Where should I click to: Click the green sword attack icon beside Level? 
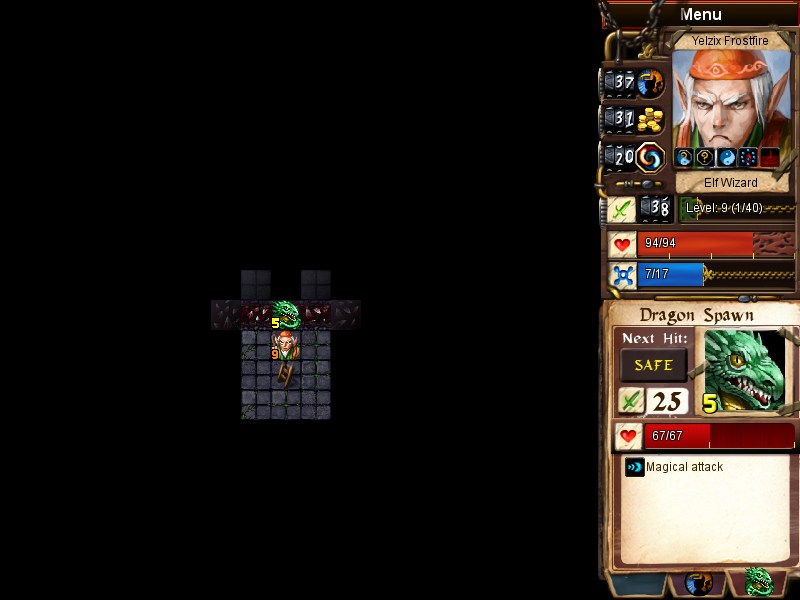point(621,209)
